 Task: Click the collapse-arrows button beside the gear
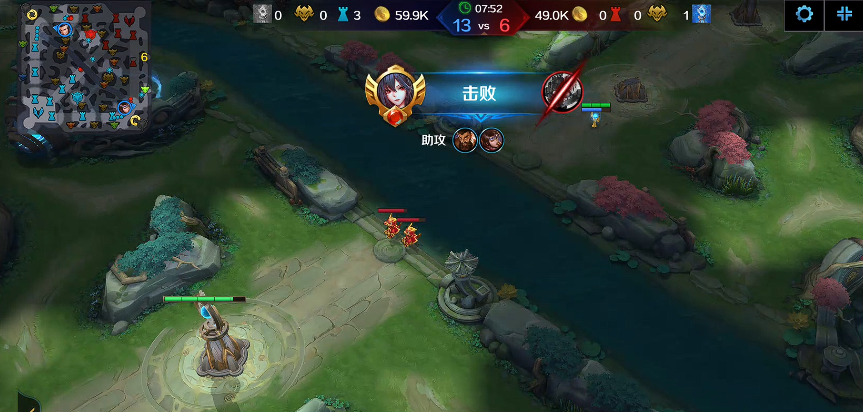844,15
